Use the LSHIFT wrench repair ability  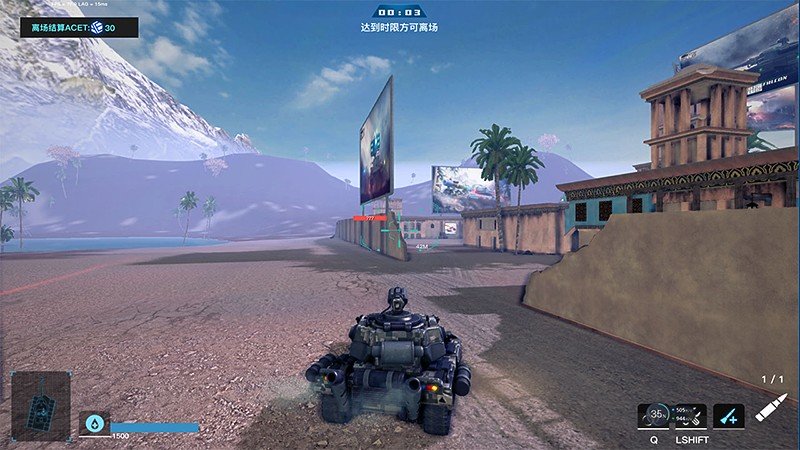pyautogui.click(x=690, y=415)
